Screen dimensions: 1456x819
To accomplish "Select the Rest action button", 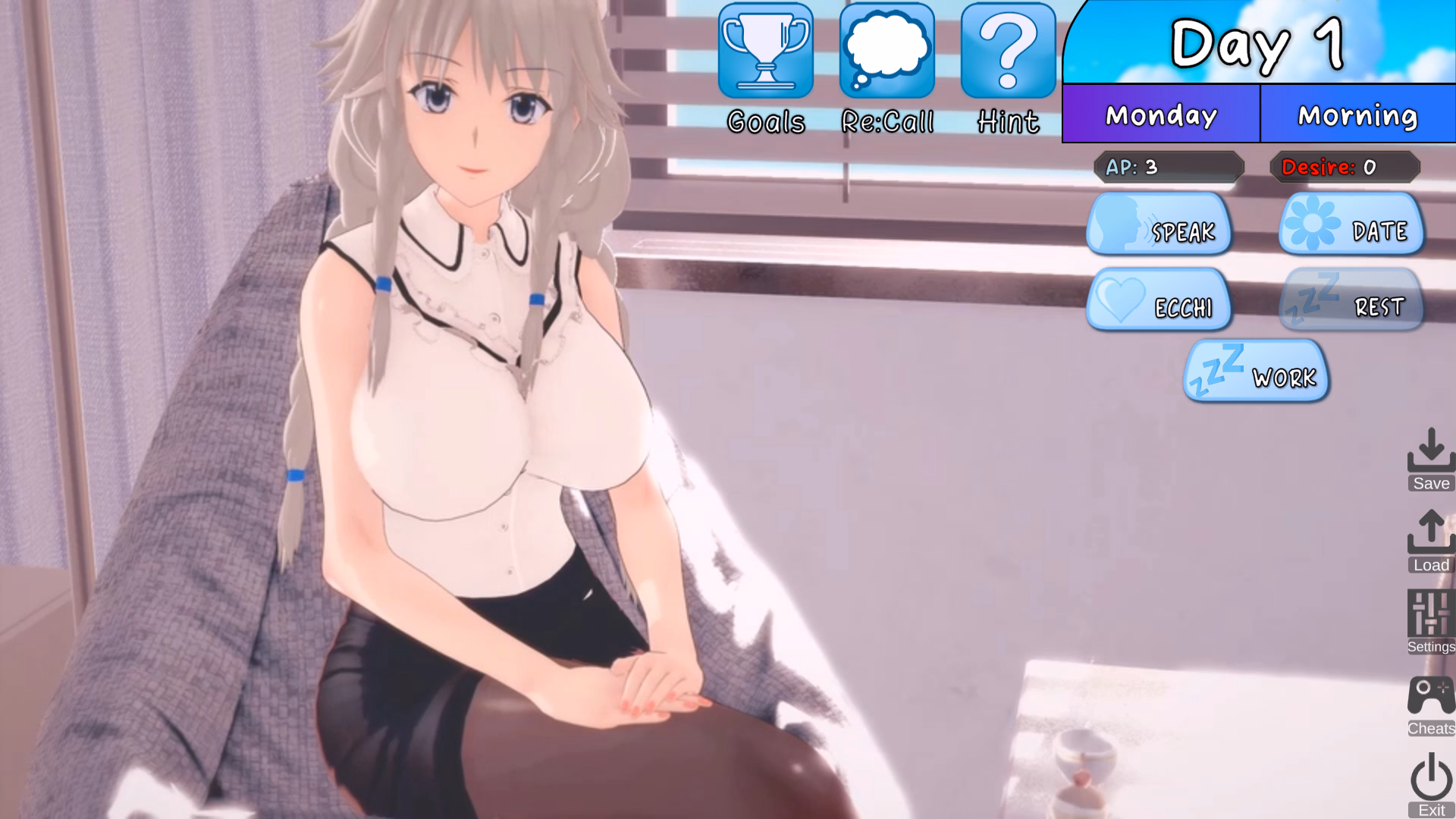I will click(x=1351, y=301).
